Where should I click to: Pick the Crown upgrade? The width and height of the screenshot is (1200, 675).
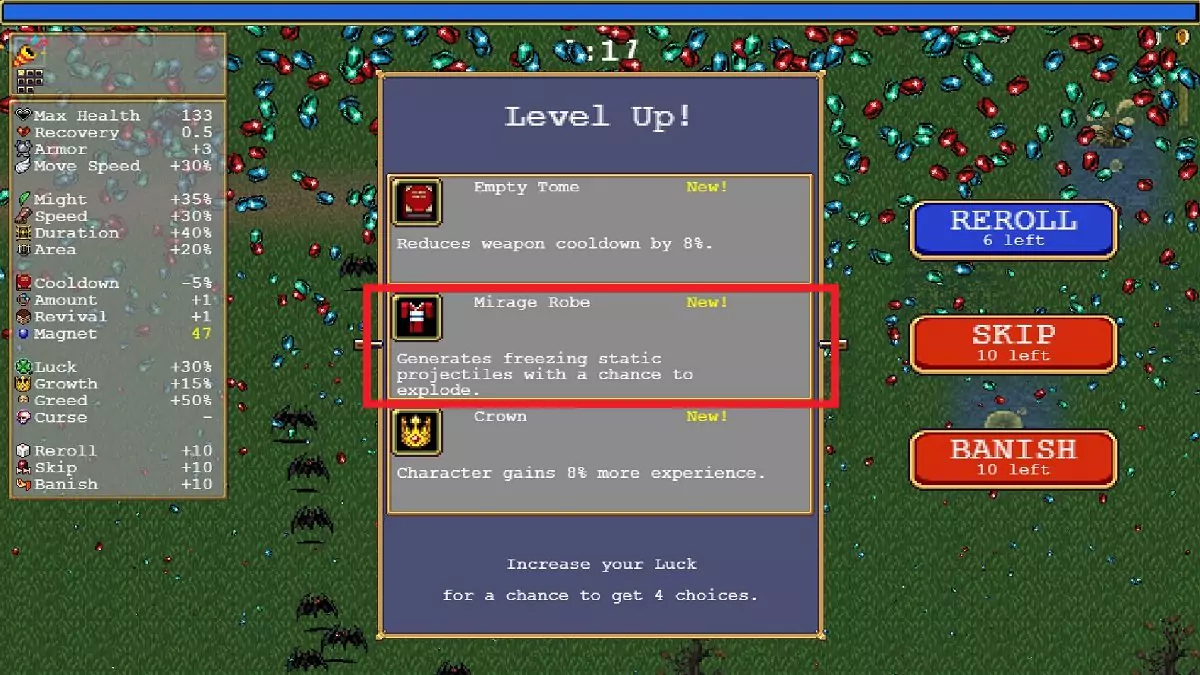(599, 459)
